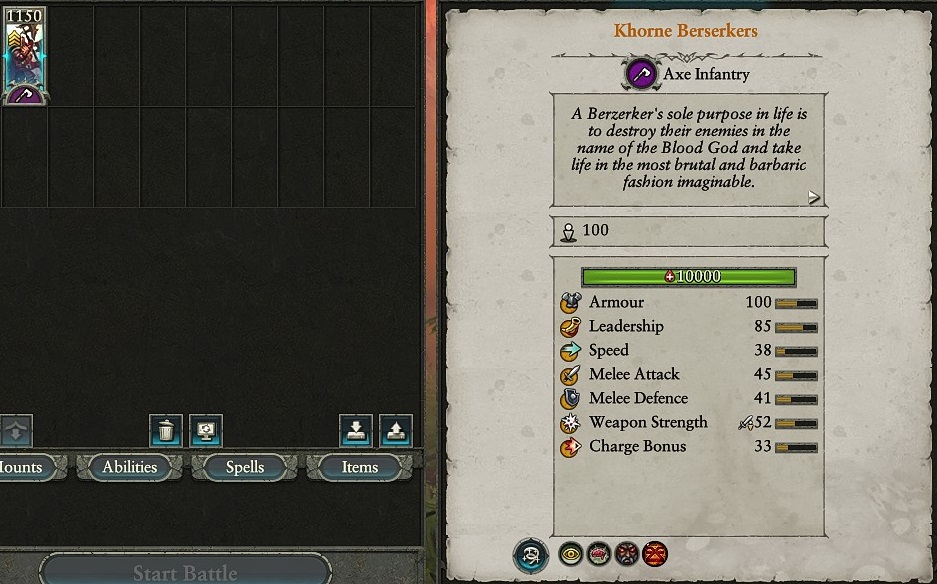Click the monitor refresh icon button
Viewport: 937px width, 584px height.
click(206, 431)
